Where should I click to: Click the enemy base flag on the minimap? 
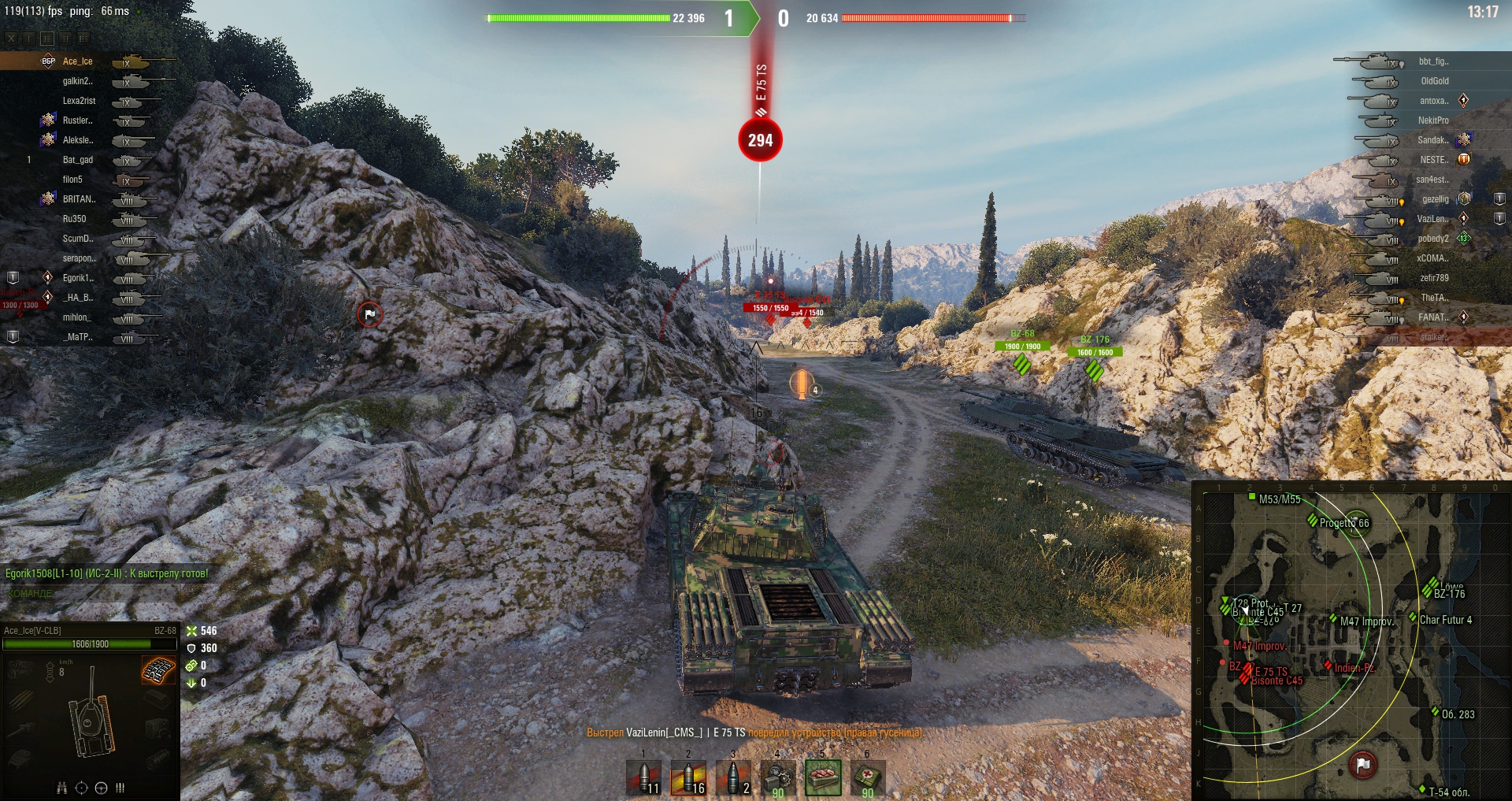click(x=1363, y=764)
